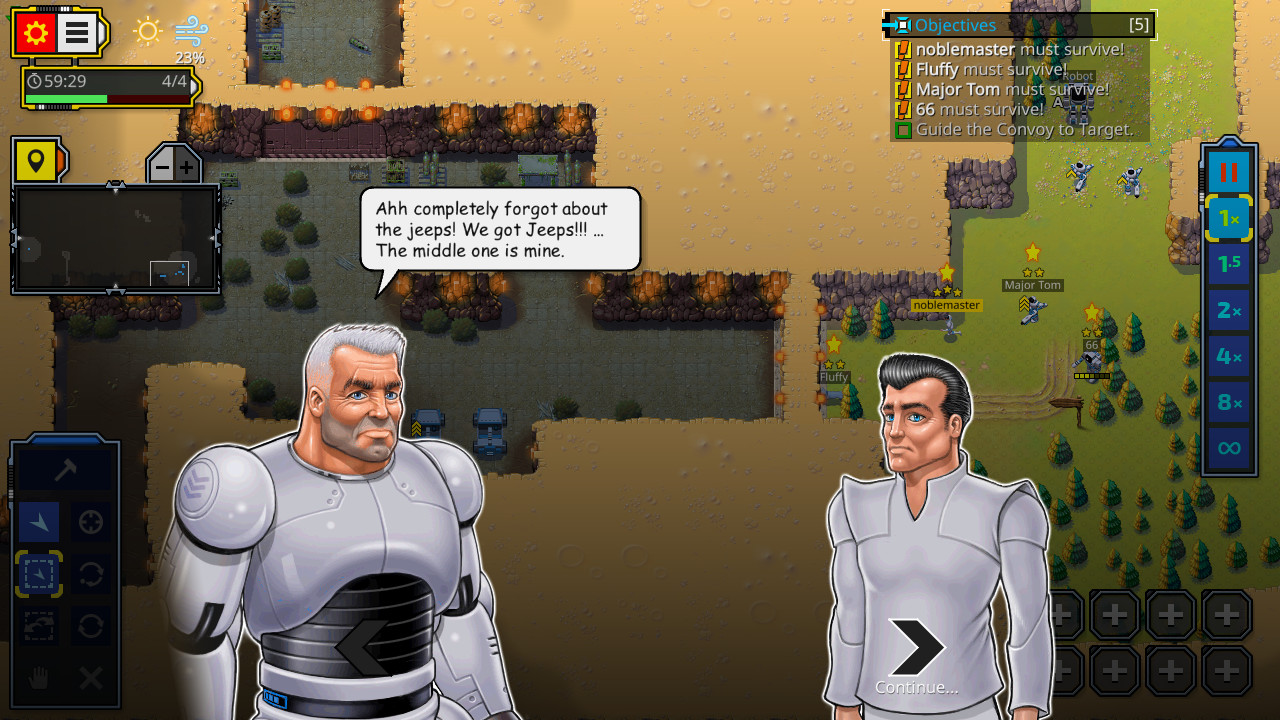Click the crosshair targeting tool icon
The height and width of the screenshot is (720, 1280).
(x=90, y=521)
